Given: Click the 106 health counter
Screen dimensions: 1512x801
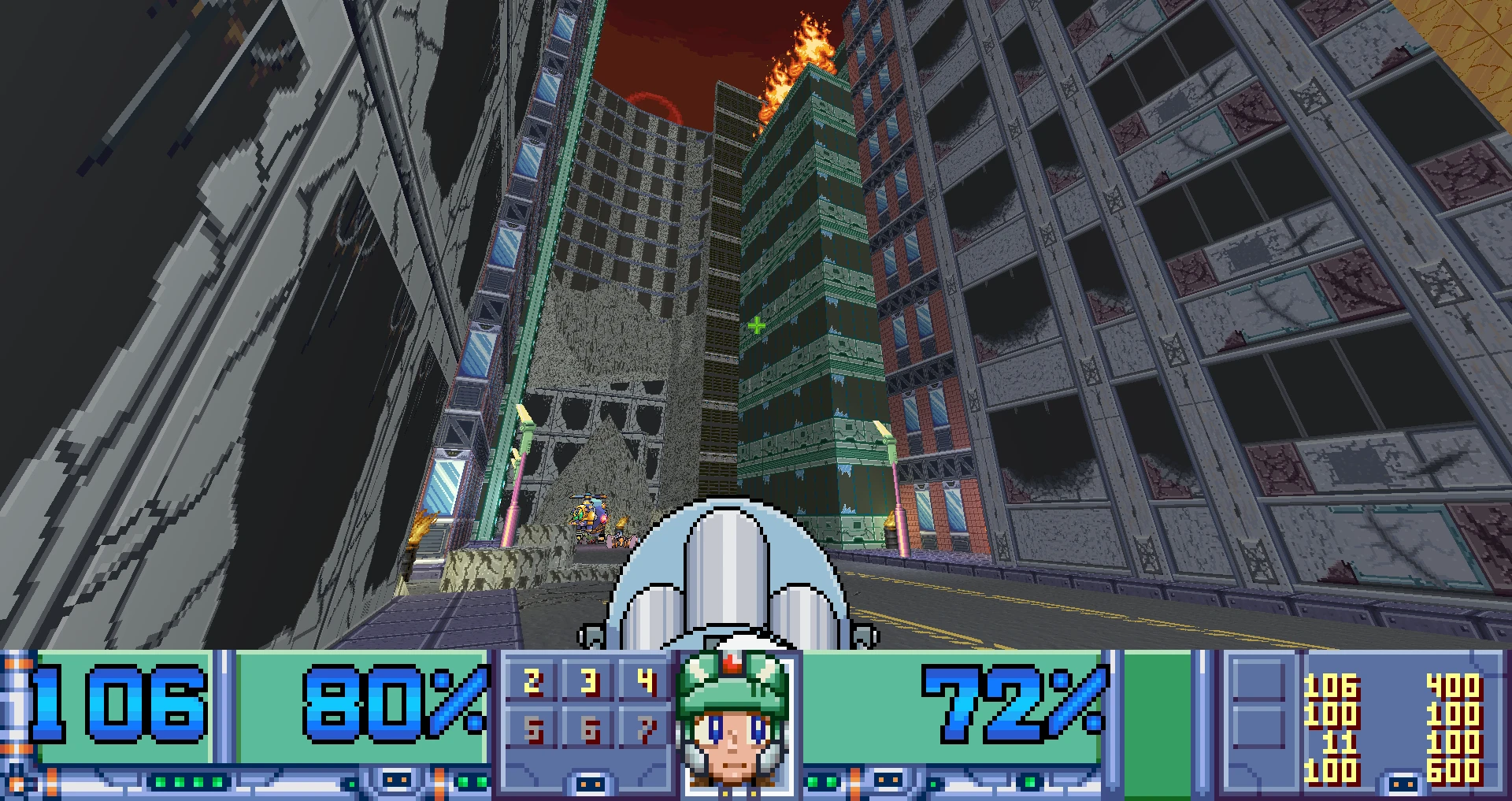Looking at the screenshot, I should (x=118, y=705).
